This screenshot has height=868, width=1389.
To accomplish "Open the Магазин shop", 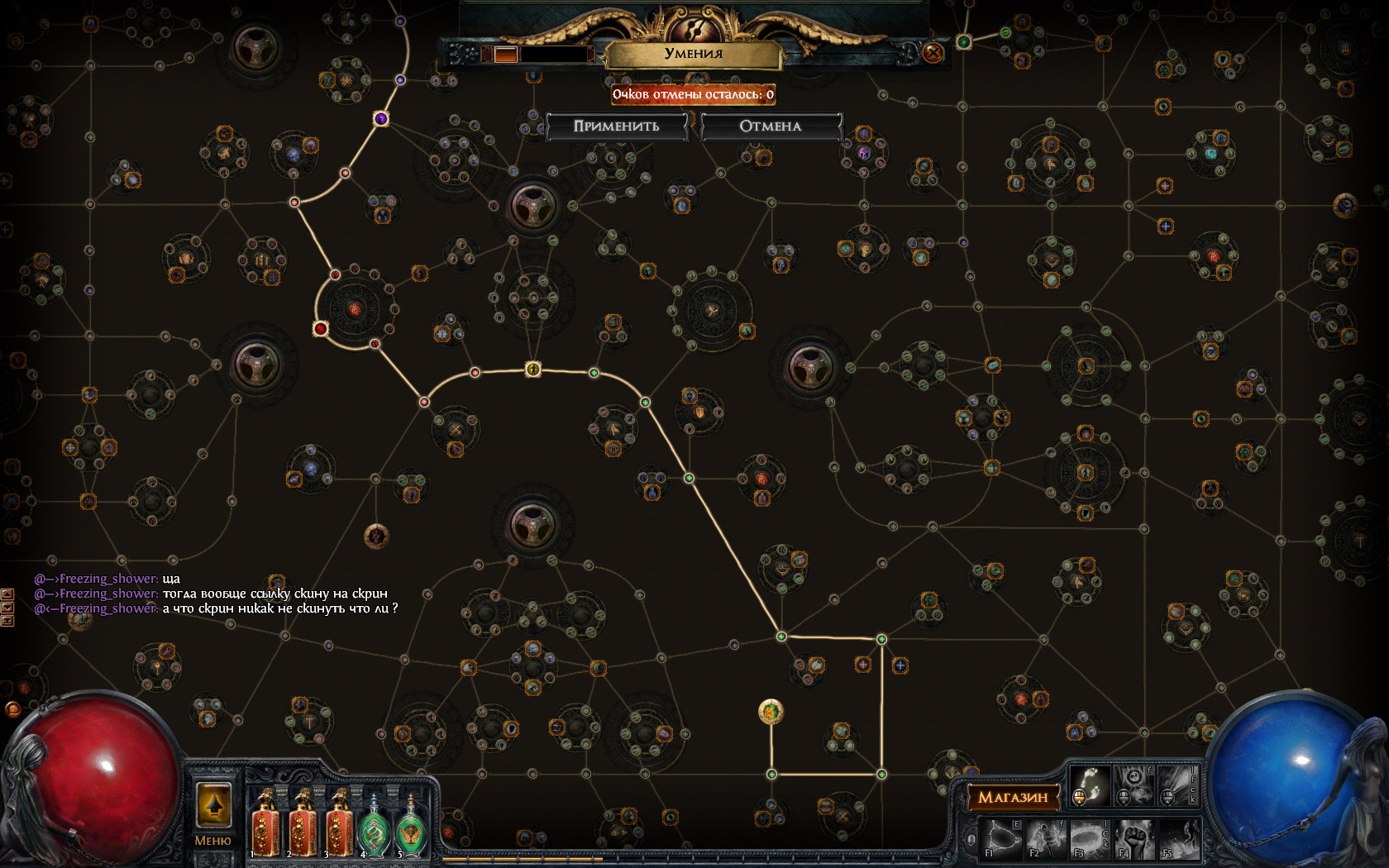I will 1012,797.
